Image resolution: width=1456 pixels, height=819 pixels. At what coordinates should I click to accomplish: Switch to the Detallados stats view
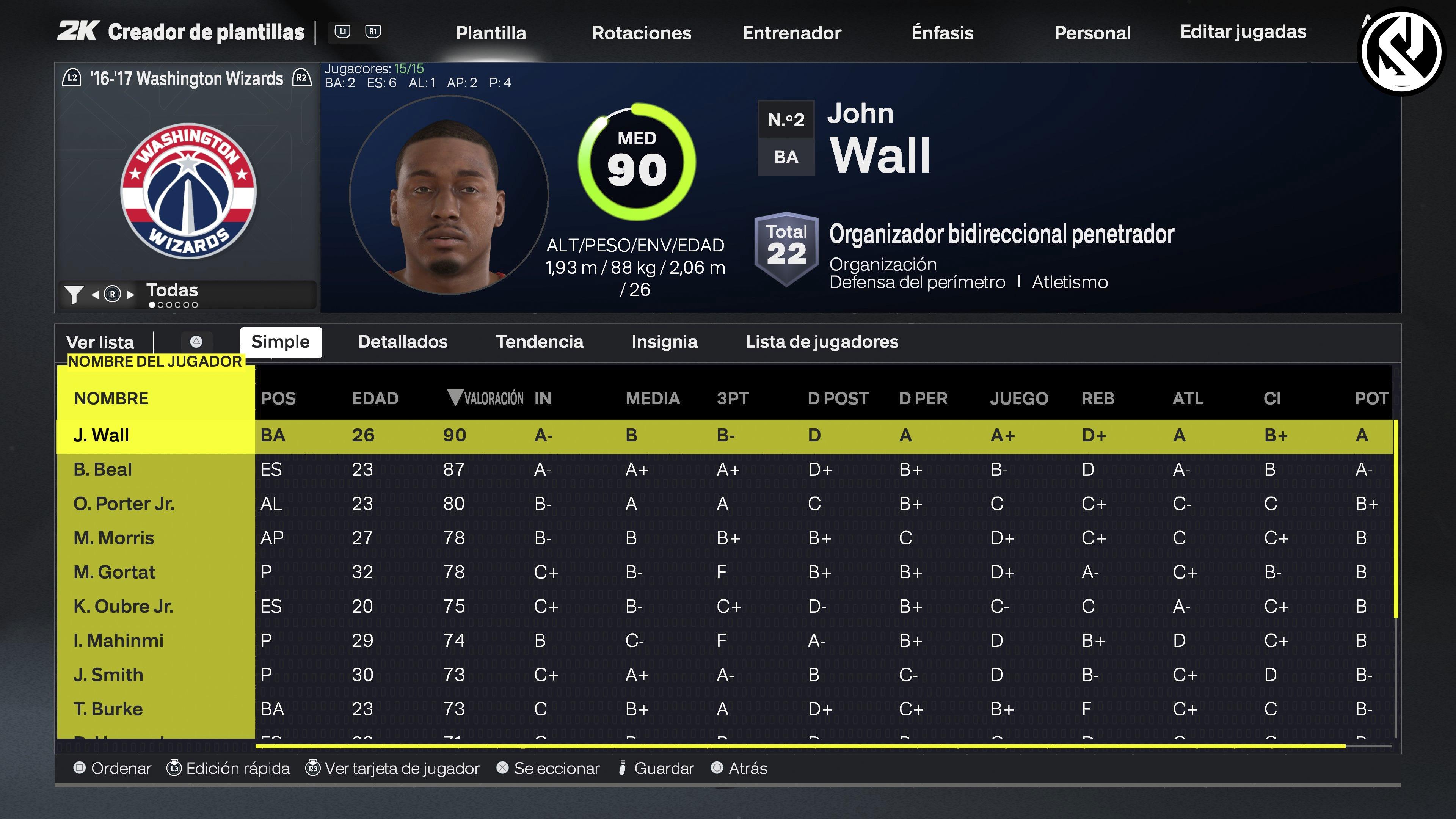[x=402, y=341]
